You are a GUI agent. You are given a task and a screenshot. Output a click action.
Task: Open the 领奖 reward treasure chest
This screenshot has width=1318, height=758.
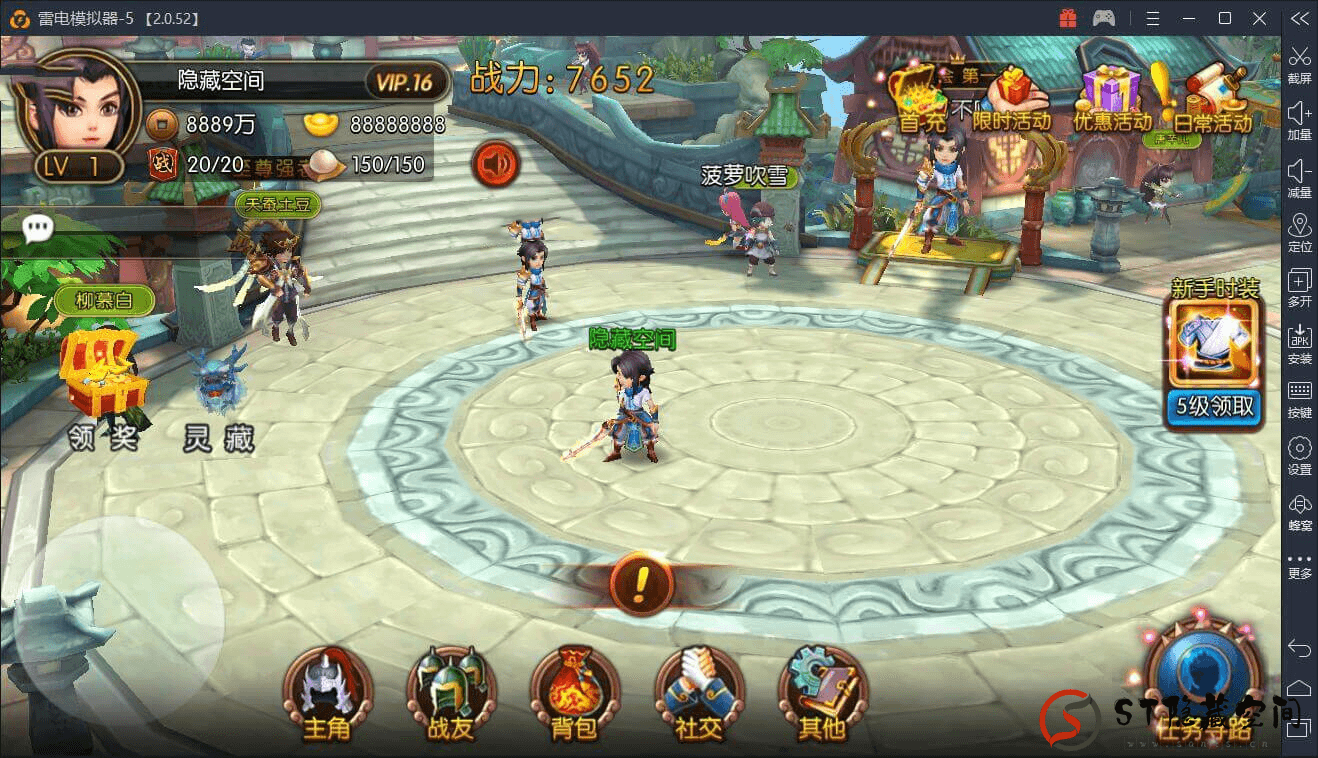(x=102, y=385)
